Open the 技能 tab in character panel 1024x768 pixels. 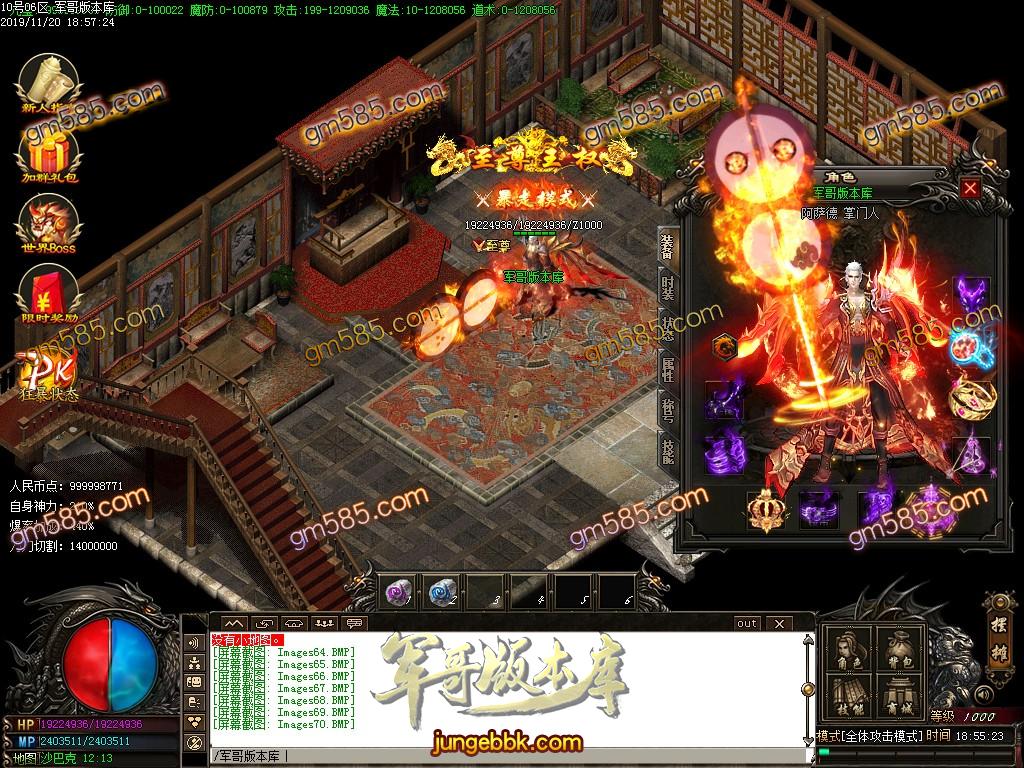point(668,452)
